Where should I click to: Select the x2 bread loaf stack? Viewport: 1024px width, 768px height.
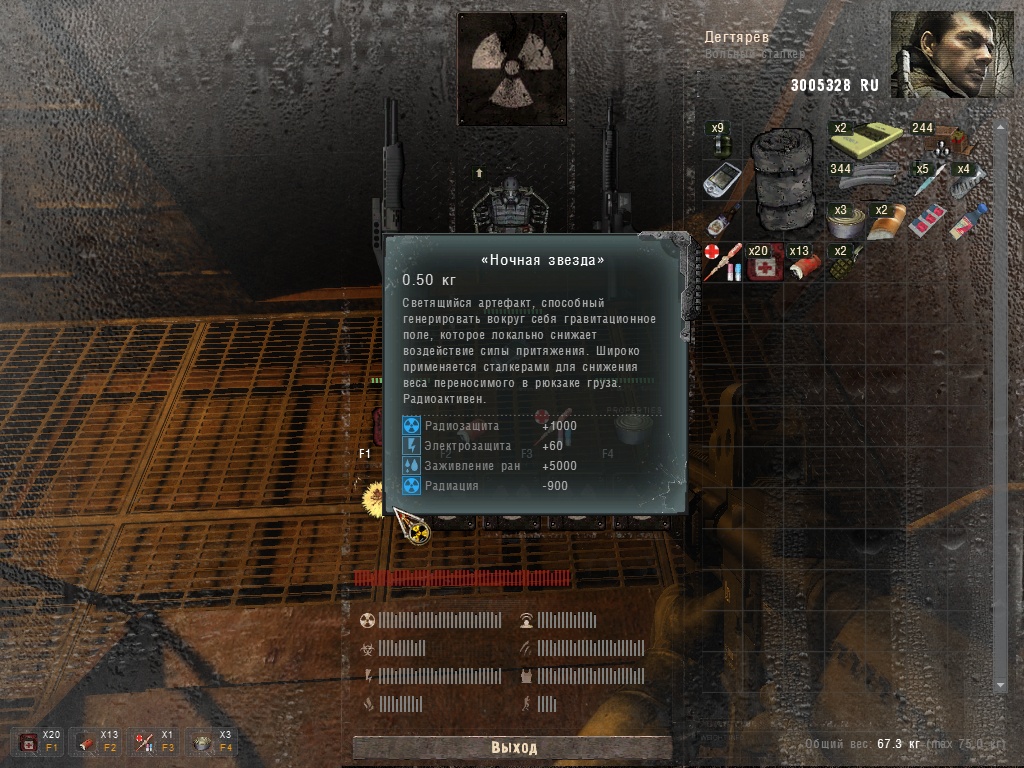884,221
